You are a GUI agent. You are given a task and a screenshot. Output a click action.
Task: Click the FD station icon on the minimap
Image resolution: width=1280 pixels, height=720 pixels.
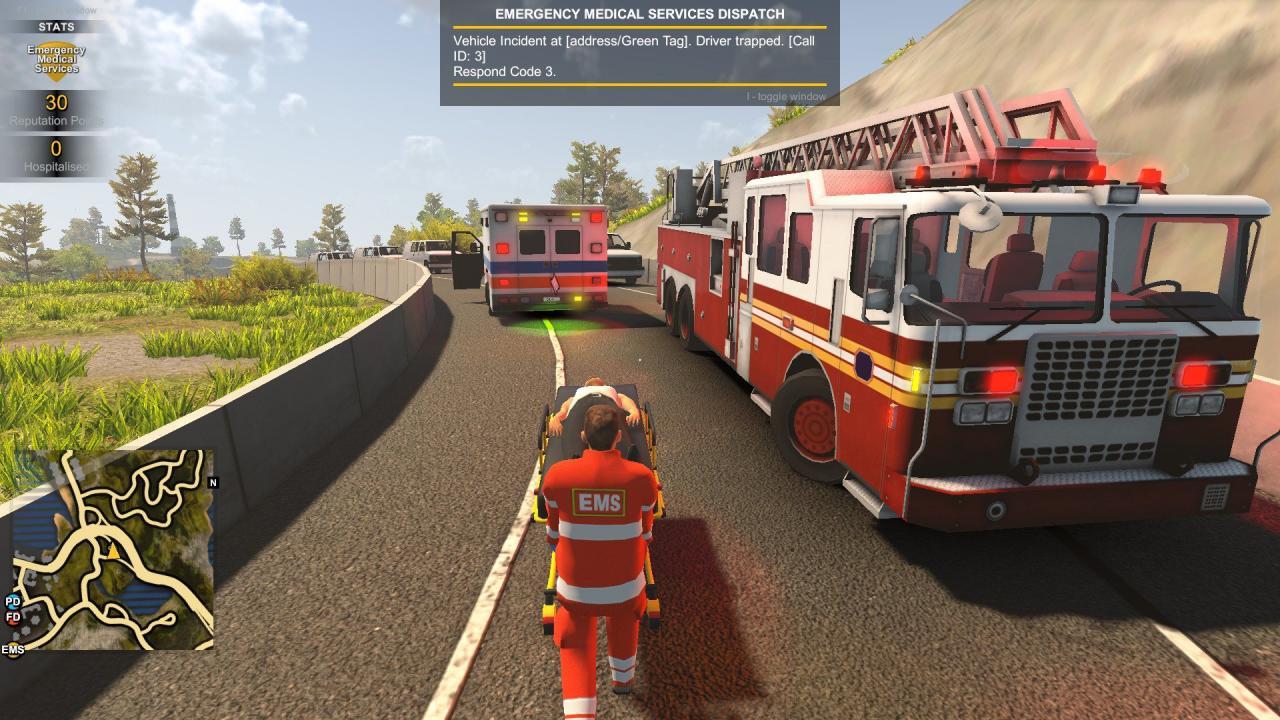point(11,617)
